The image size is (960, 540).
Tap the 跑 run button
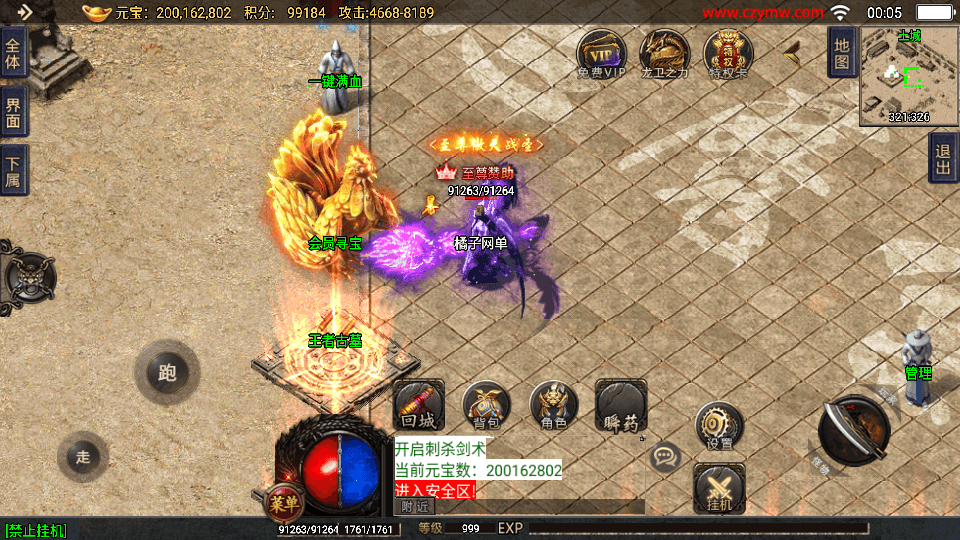[x=166, y=373]
